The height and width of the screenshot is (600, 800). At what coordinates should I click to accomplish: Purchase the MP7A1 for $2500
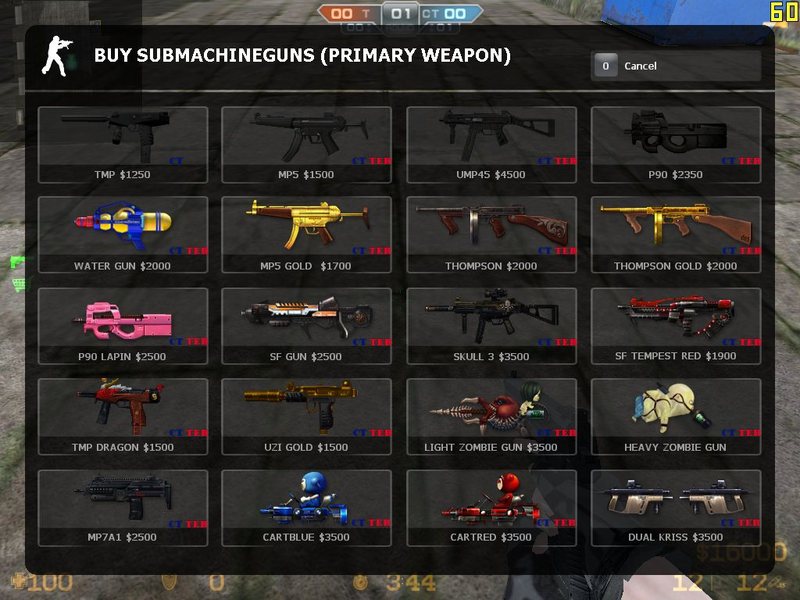point(123,508)
